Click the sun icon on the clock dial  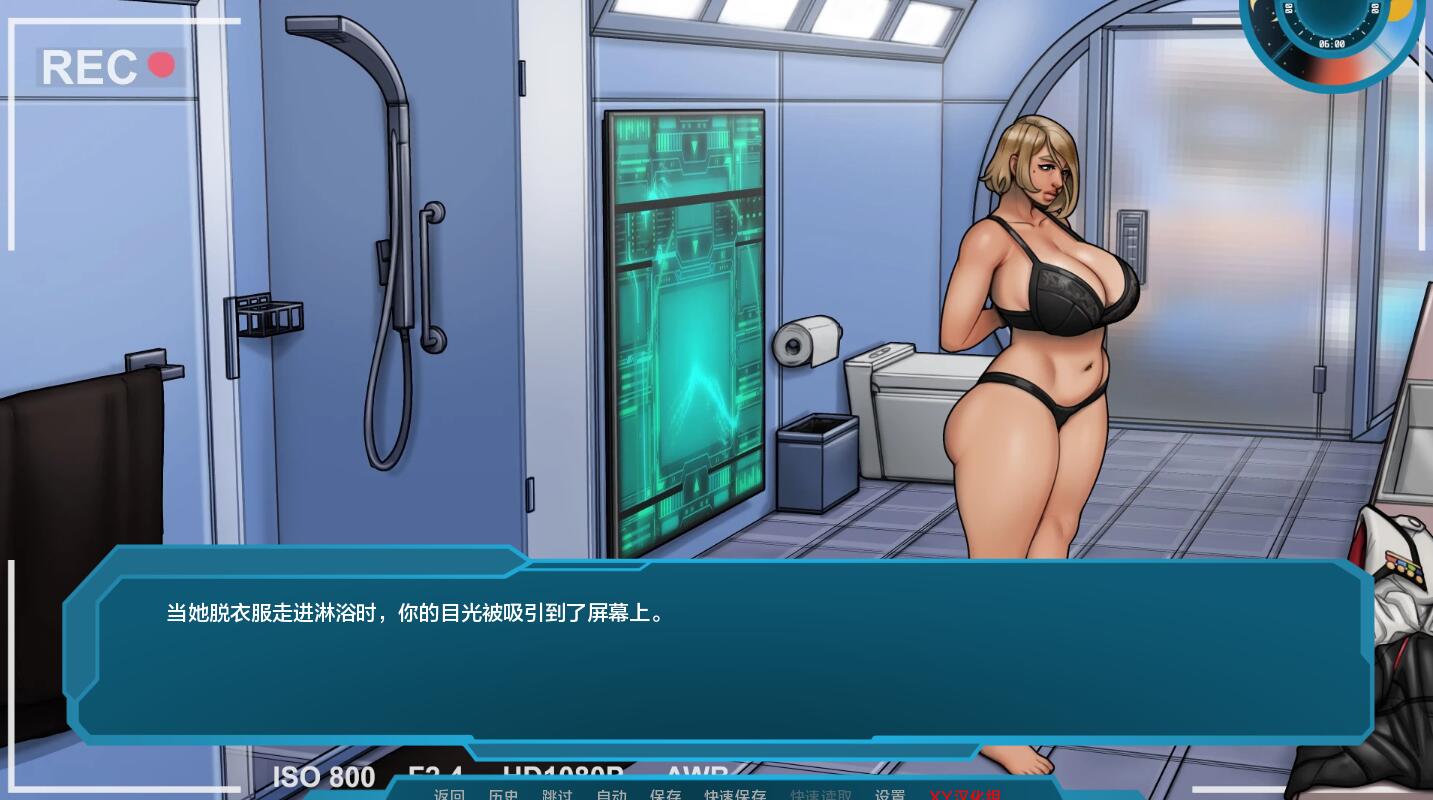(1400, 10)
